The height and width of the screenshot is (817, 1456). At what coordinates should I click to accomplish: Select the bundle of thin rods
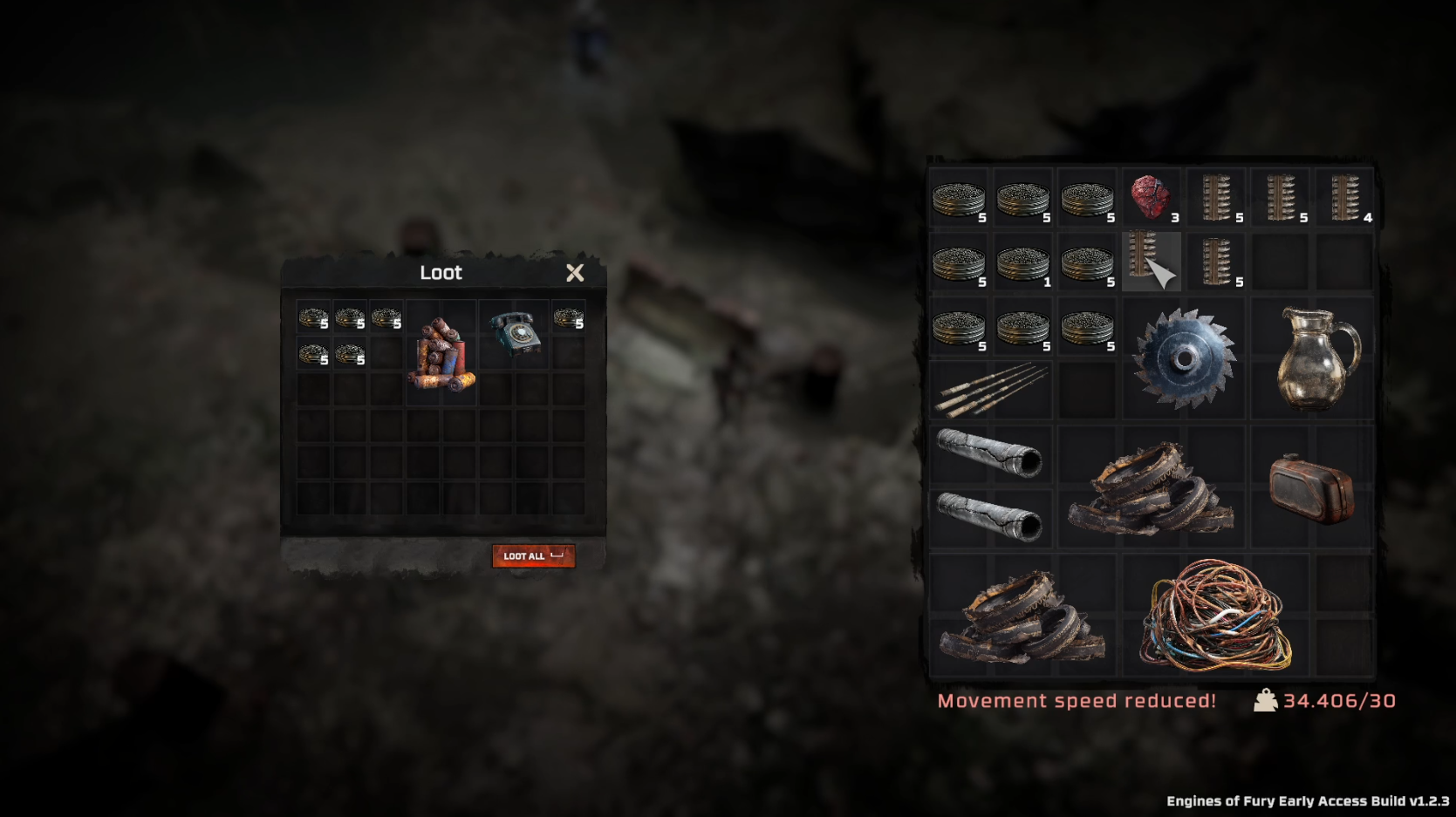tap(990, 390)
